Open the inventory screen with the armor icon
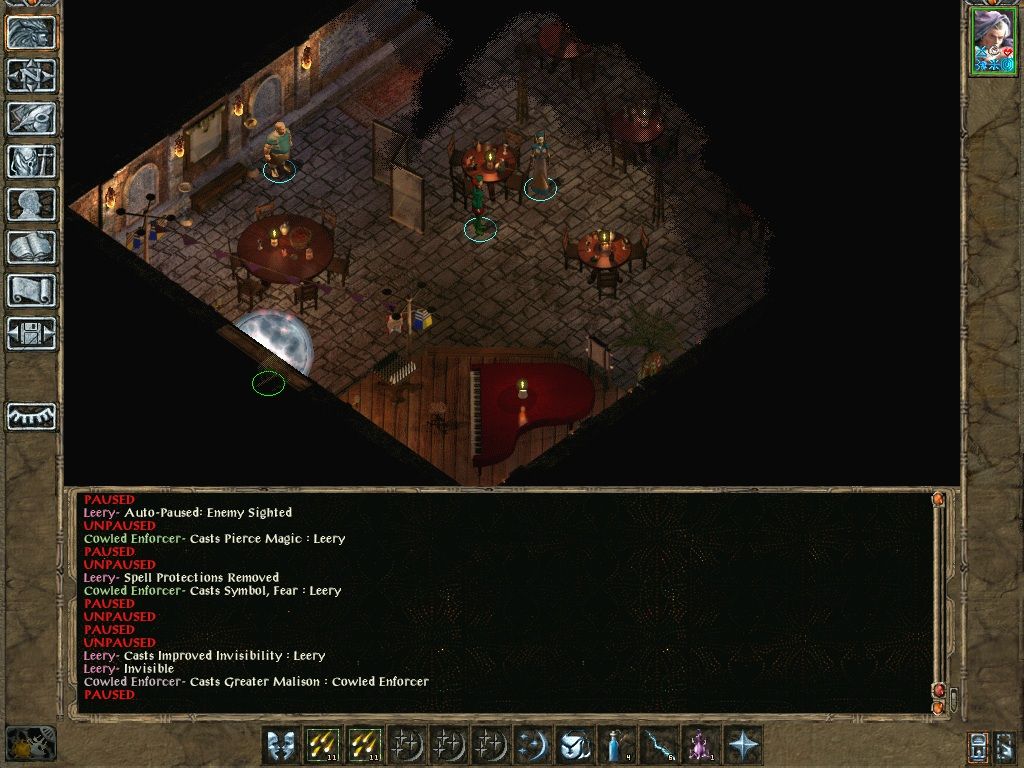Screen dimensions: 1024x768 pos(31,161)
